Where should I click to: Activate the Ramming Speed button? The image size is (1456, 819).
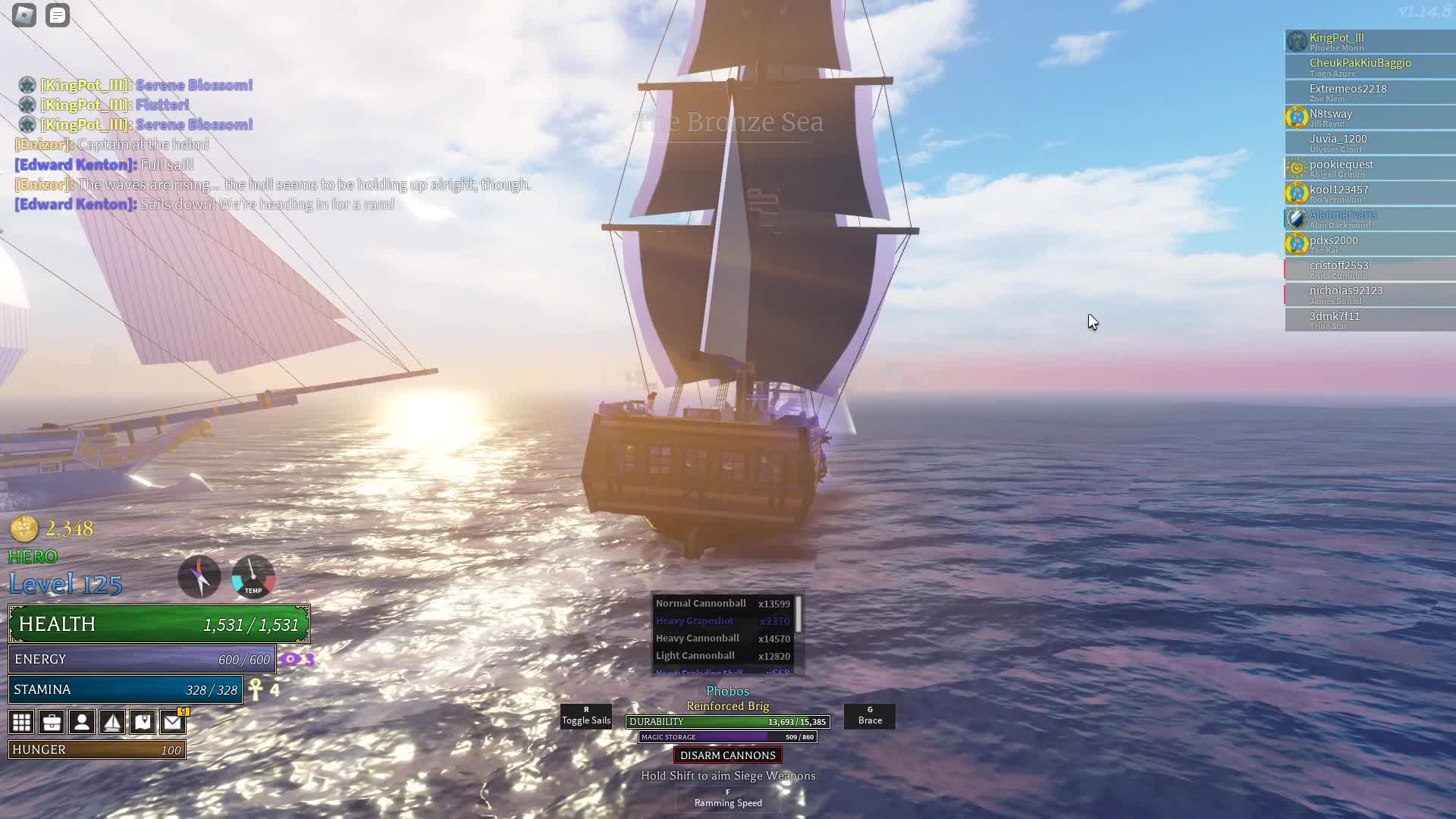pyautogui.click(x=728, y=799)
